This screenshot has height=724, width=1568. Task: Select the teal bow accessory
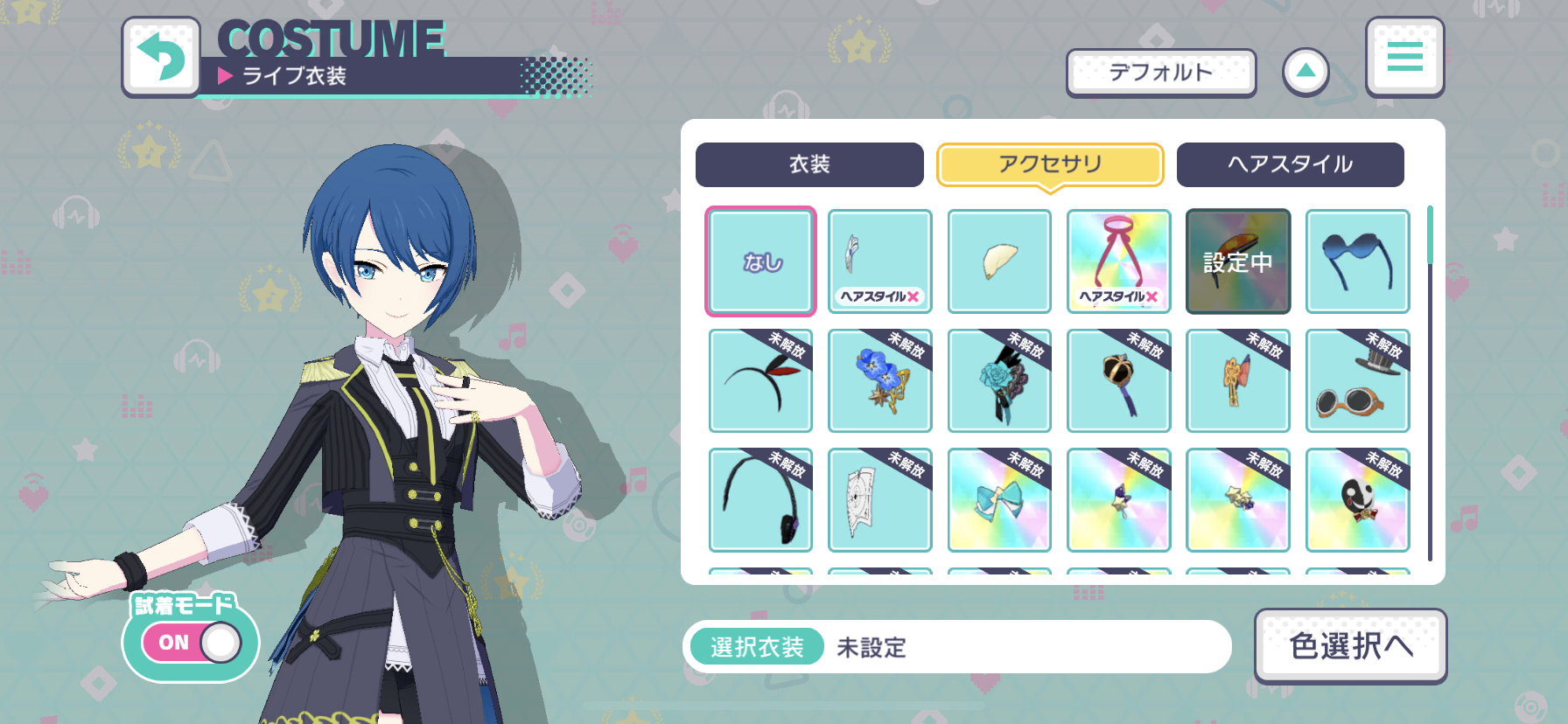point(999,499)
